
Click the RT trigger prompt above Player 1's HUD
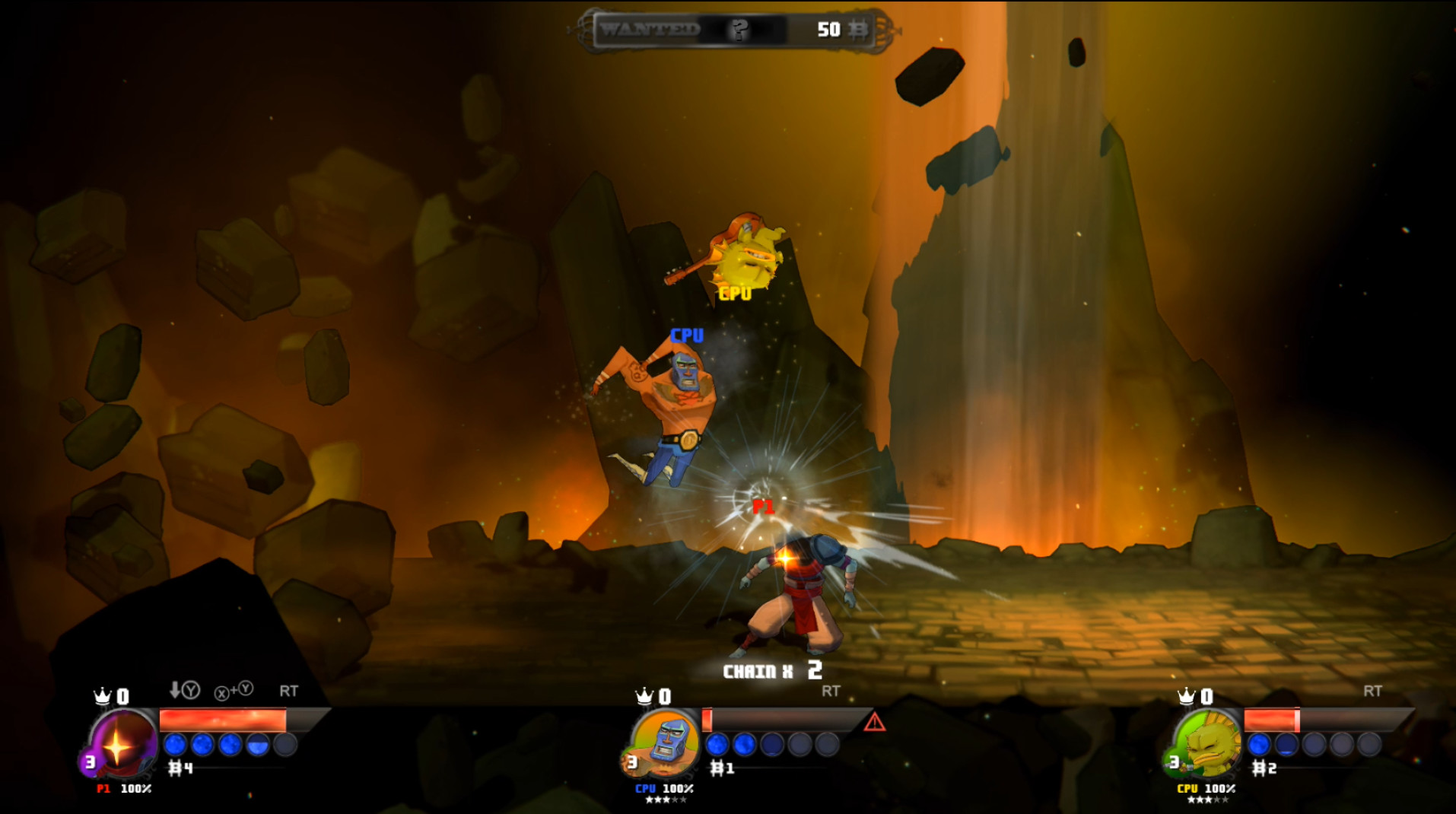(289, 692)
